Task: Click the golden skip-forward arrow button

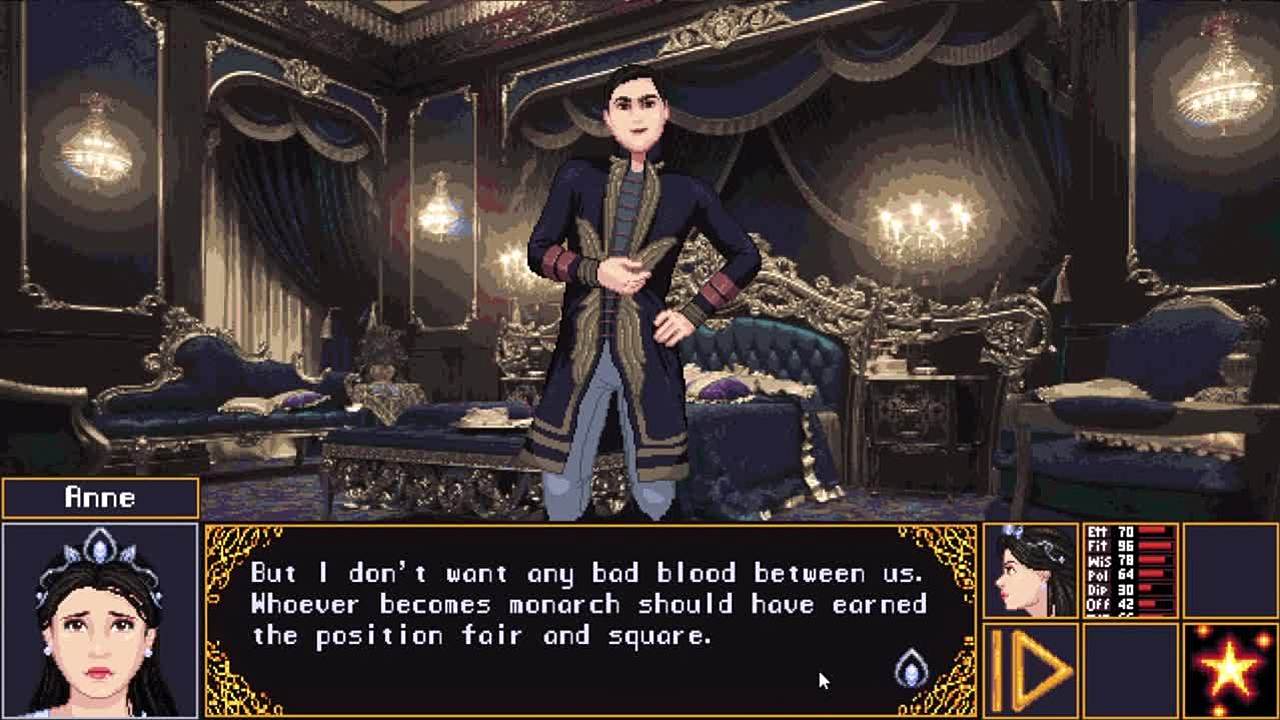Action: [x=1031, y=669]
